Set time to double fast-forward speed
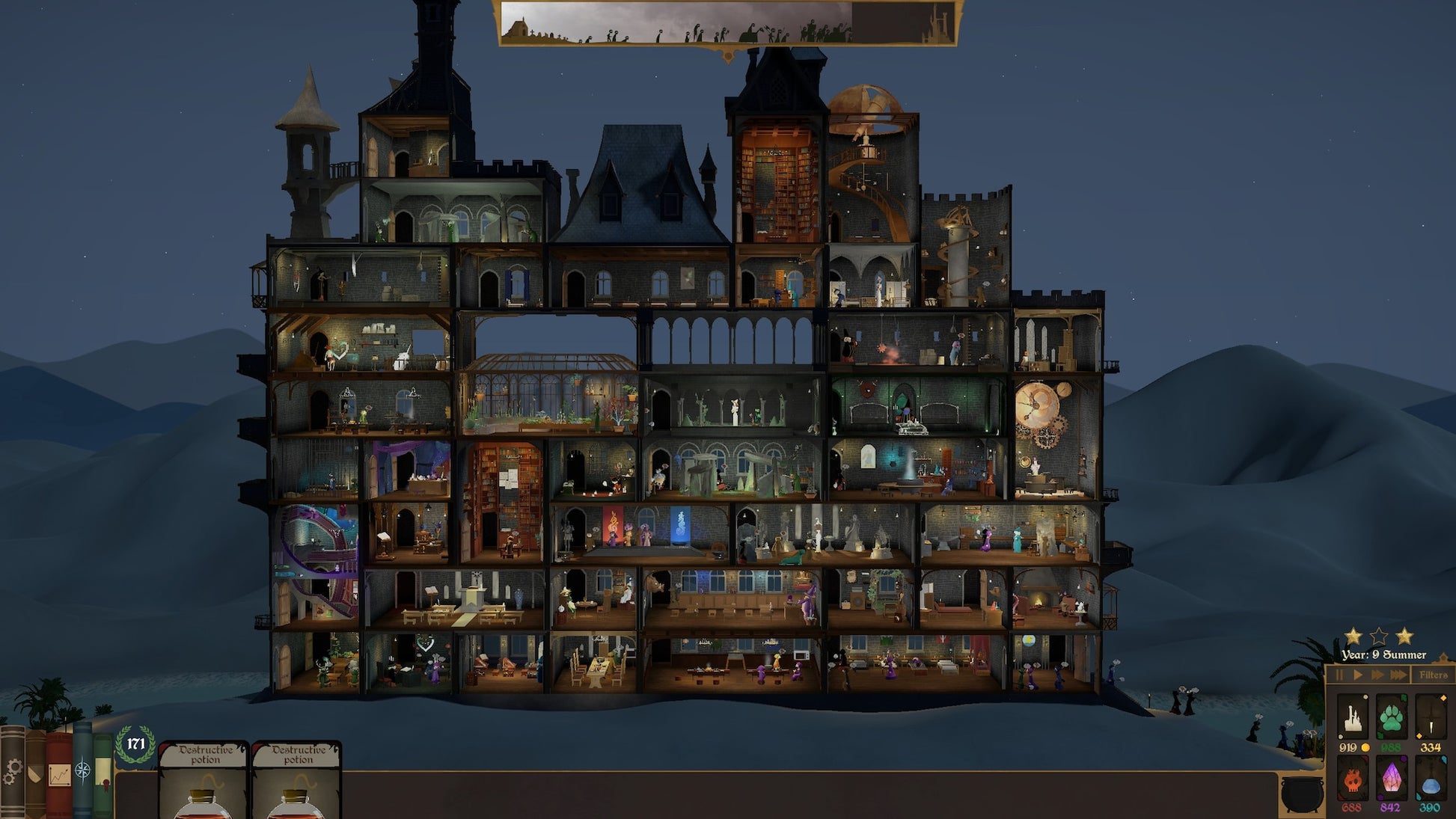 [x=1377, y=675]
